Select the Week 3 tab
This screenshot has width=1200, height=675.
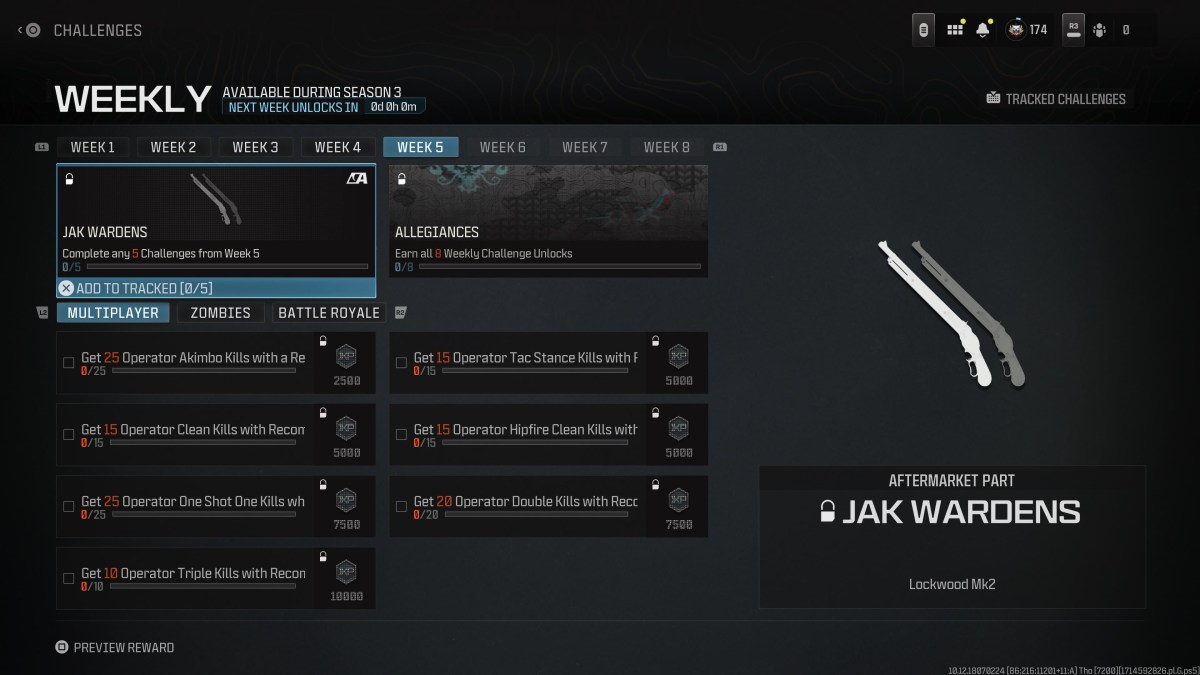(255, 147)
